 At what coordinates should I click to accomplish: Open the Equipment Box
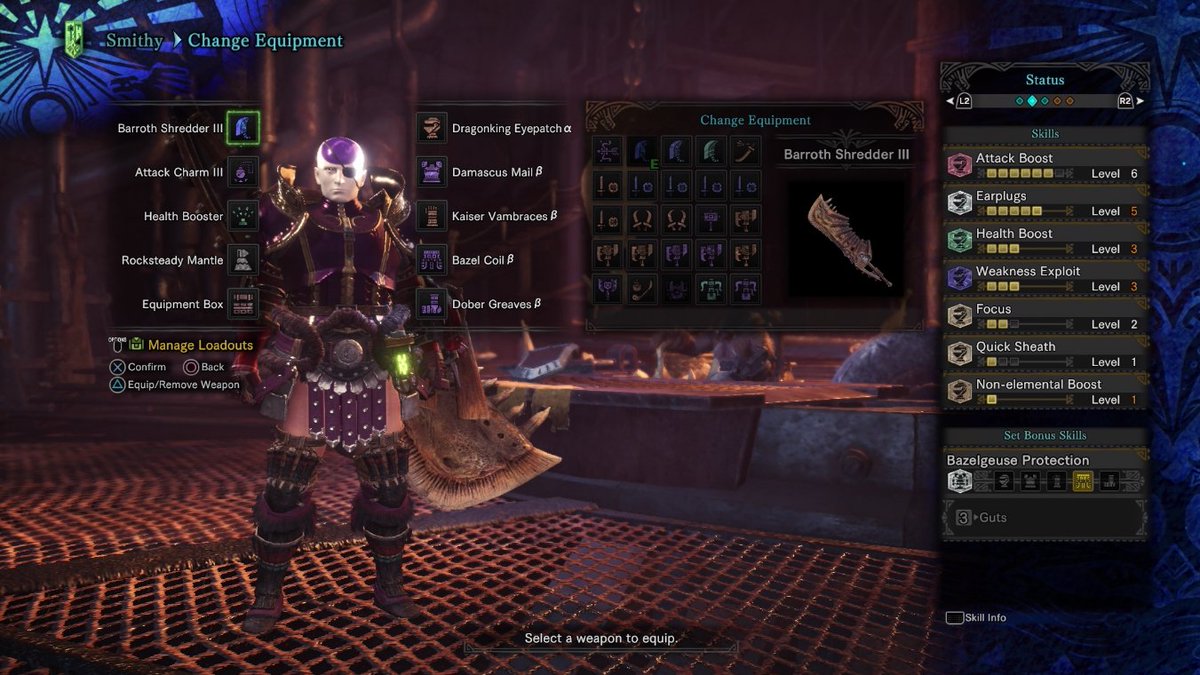pos(242,304)
